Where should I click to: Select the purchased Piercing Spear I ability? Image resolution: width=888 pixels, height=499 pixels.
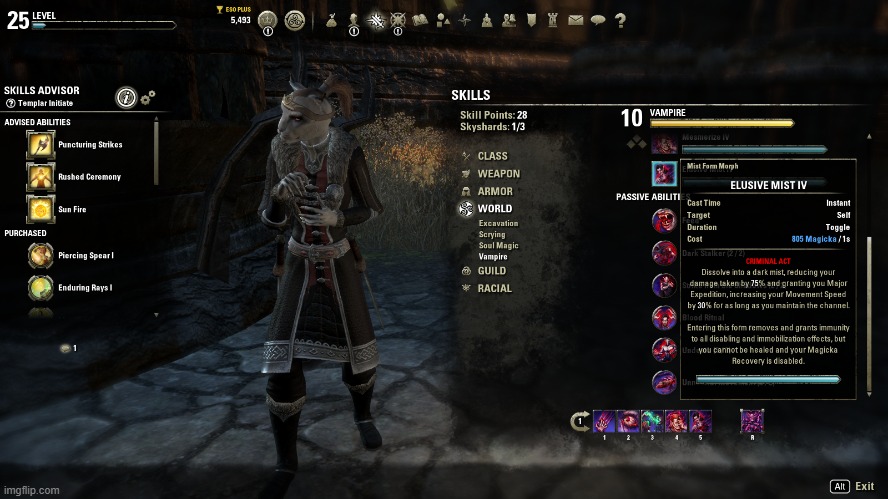40,256
